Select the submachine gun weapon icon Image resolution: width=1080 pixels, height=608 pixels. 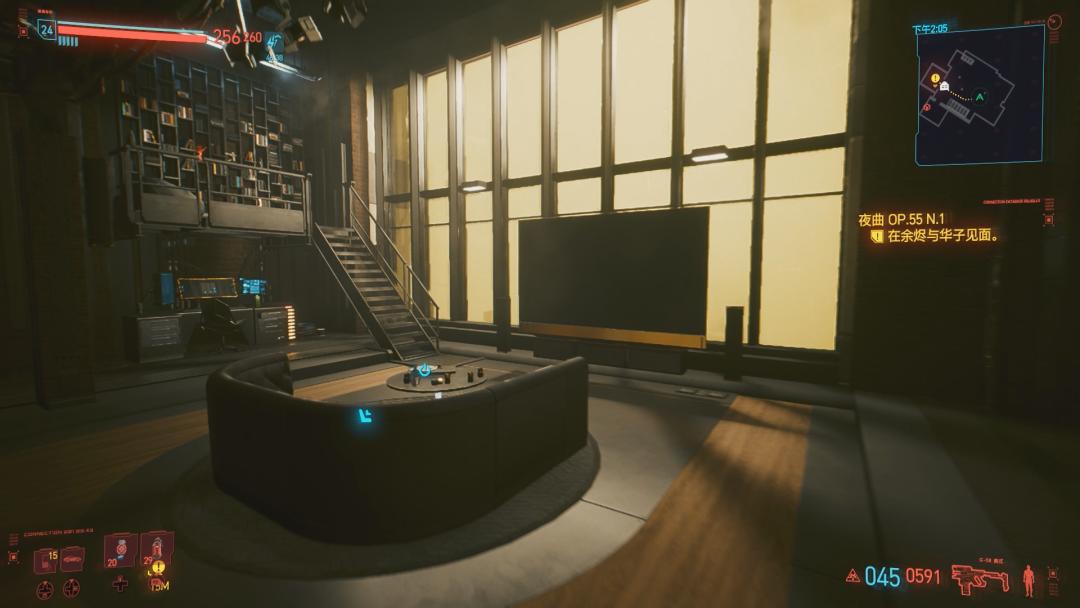(980, 577)
